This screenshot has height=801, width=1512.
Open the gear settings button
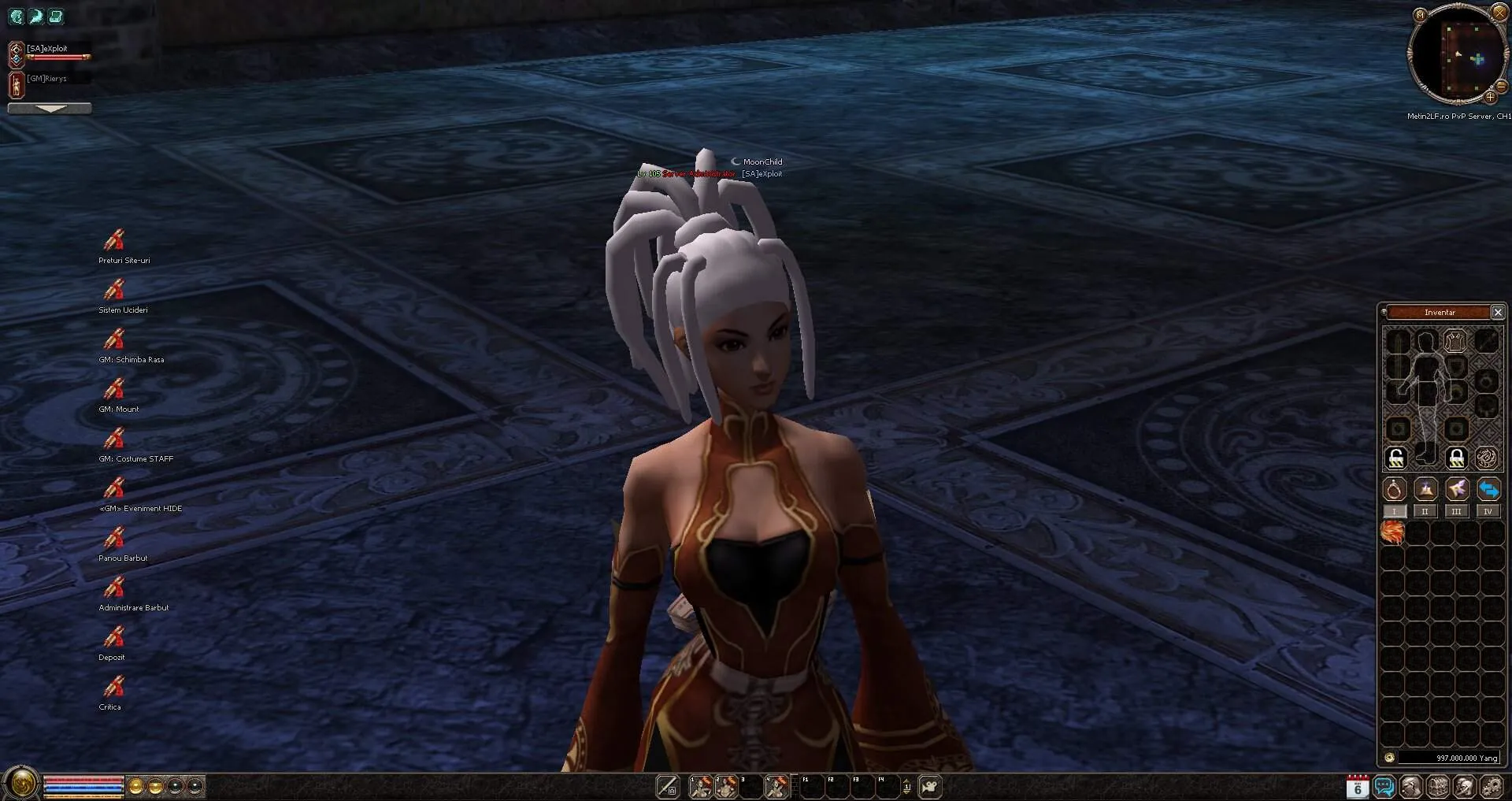(1491, 786)
